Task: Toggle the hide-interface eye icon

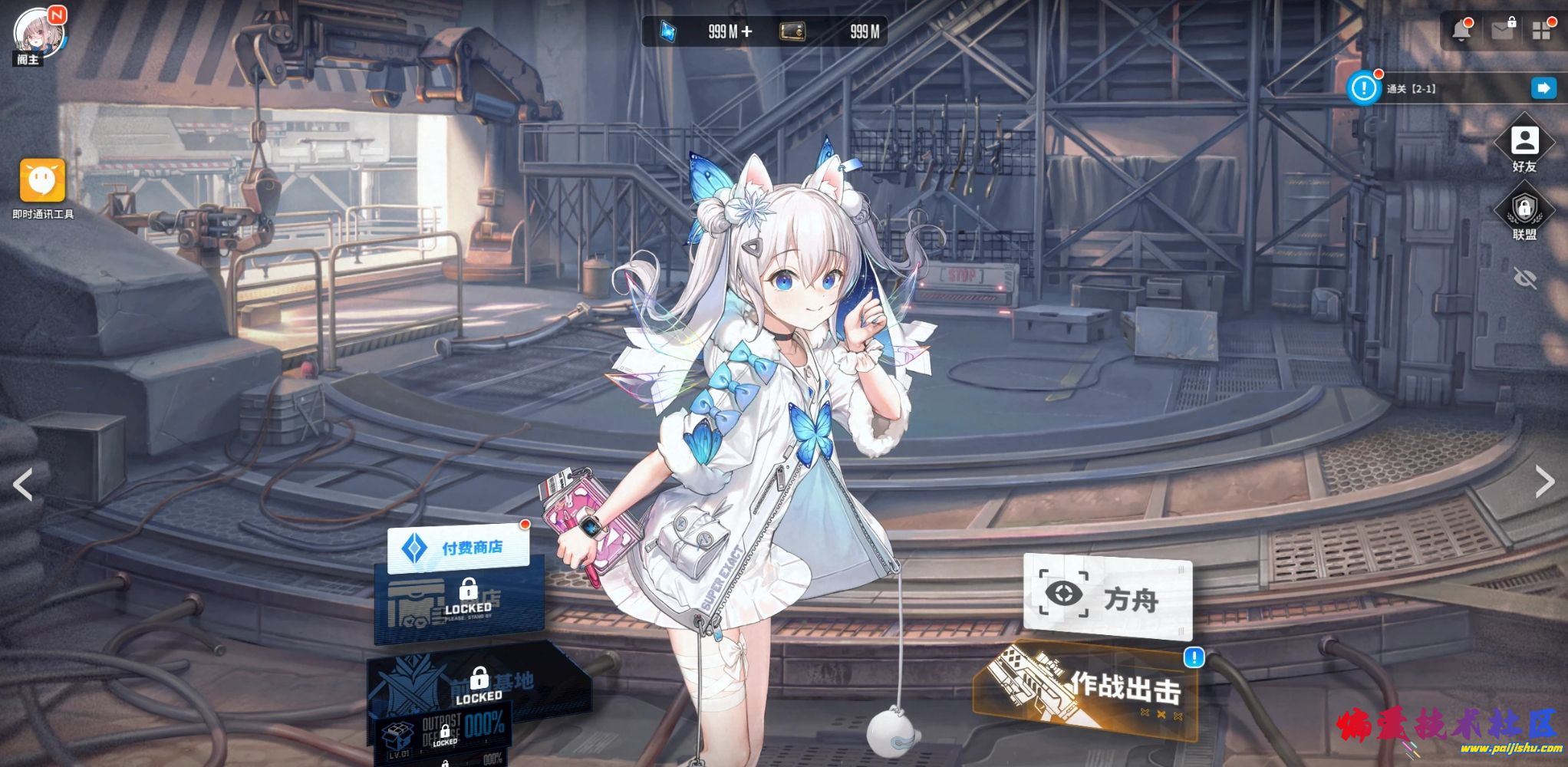Action: (1525, 278)
